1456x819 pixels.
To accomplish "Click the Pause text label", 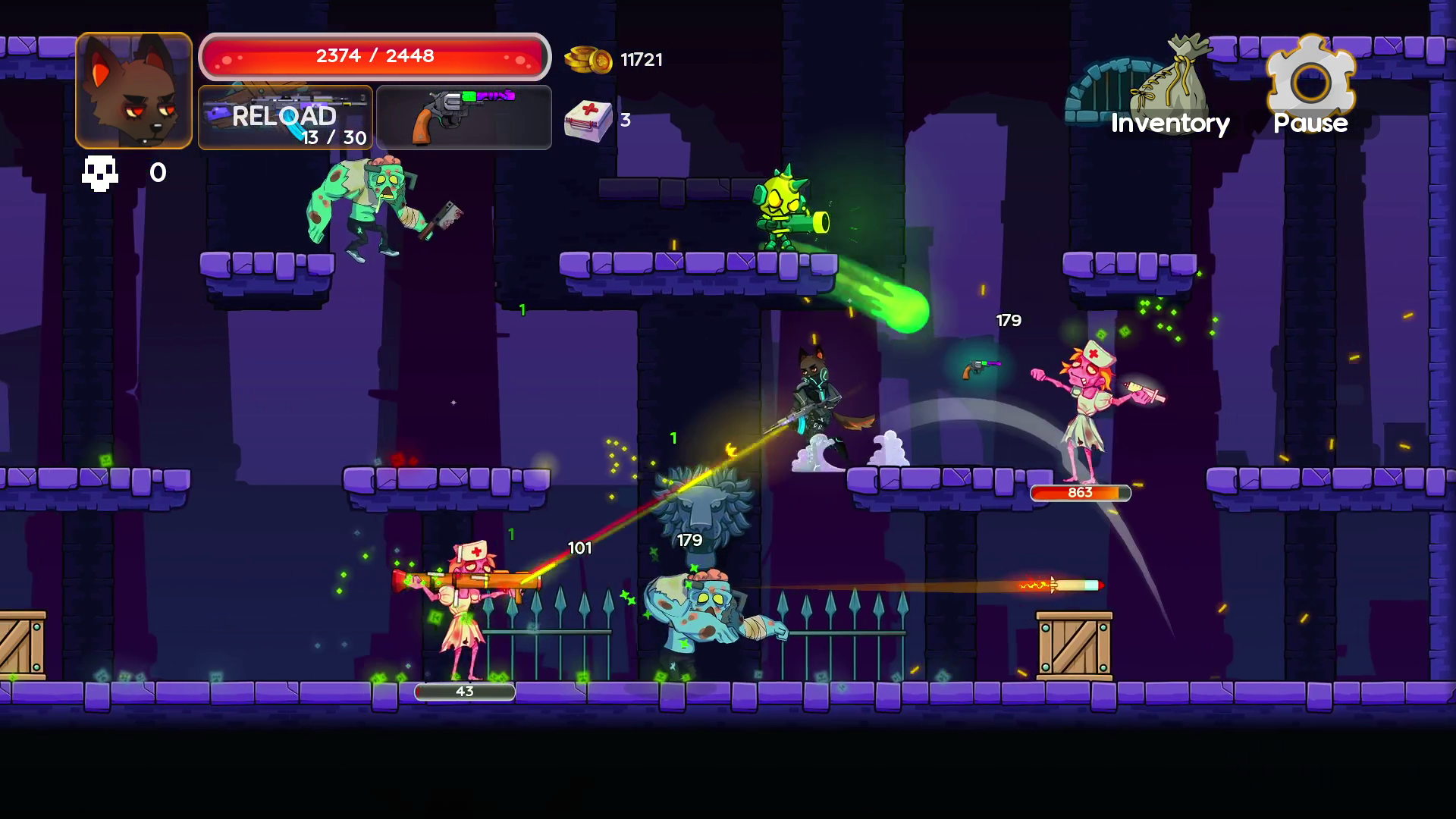I will 1310,124.
